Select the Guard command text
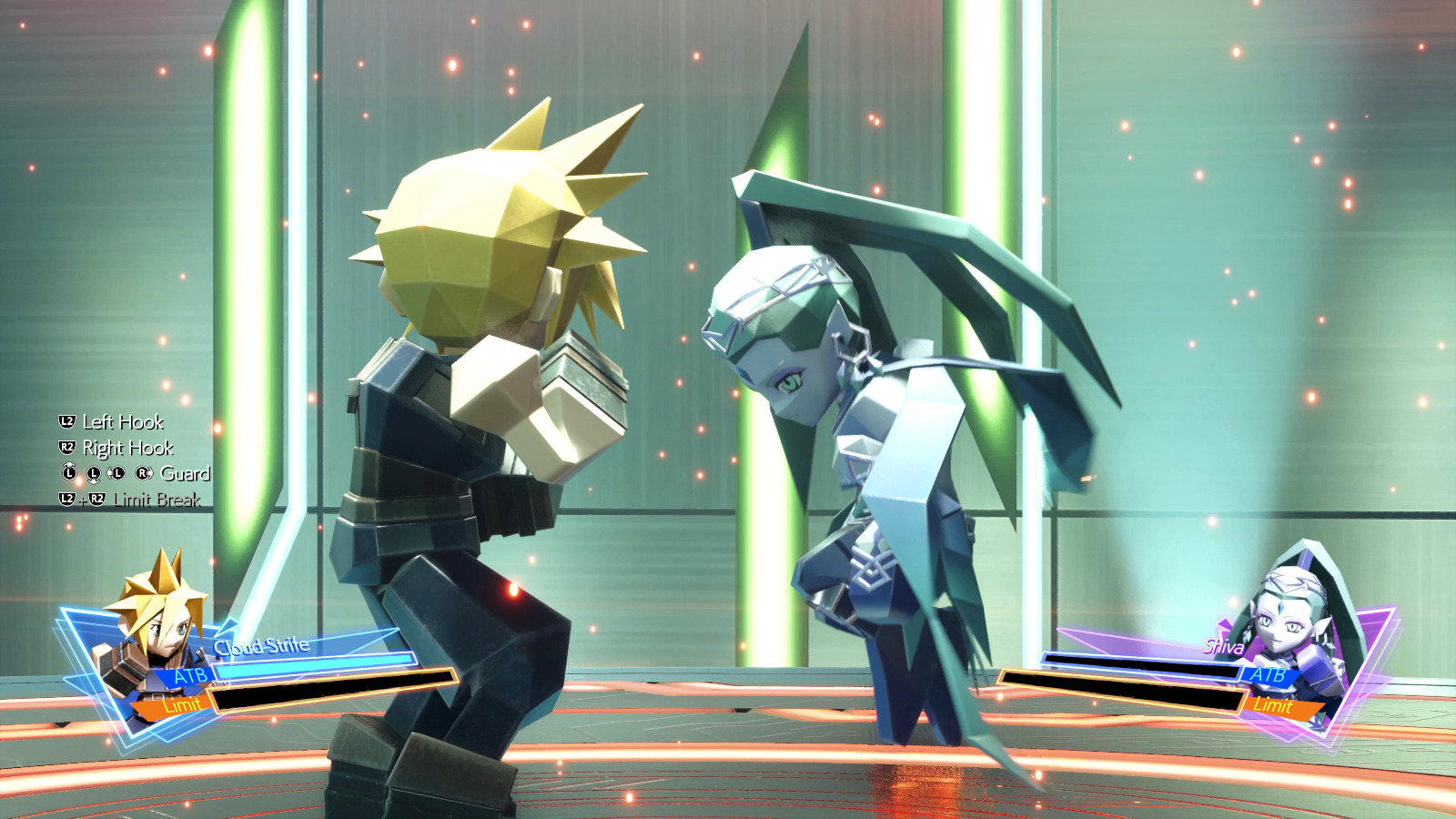Image resolution: width=1456 pixels, height=819 pixels. tap(187, 474)
